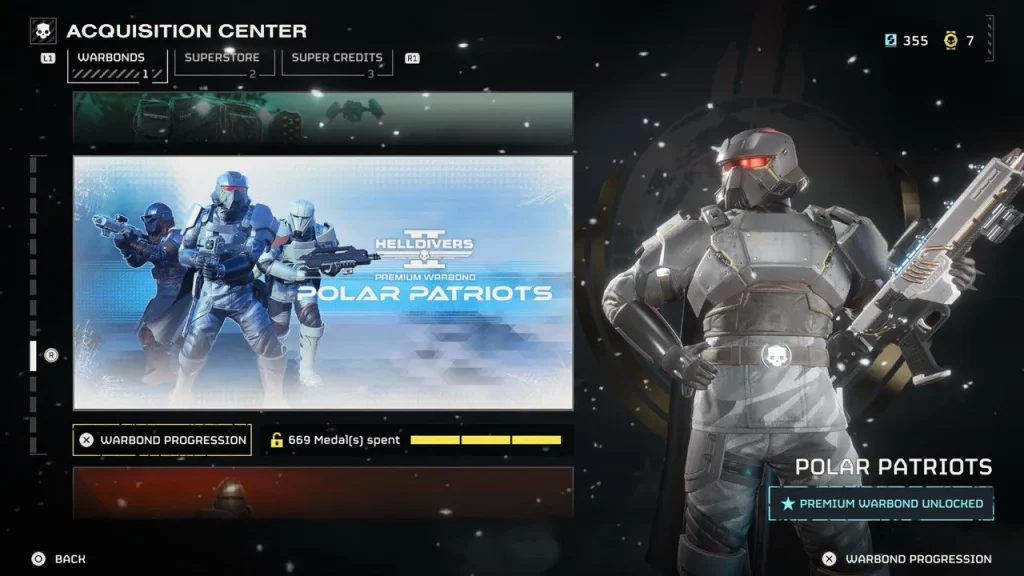Click the Premium Warbond Unlocked badge

[881, 503]
